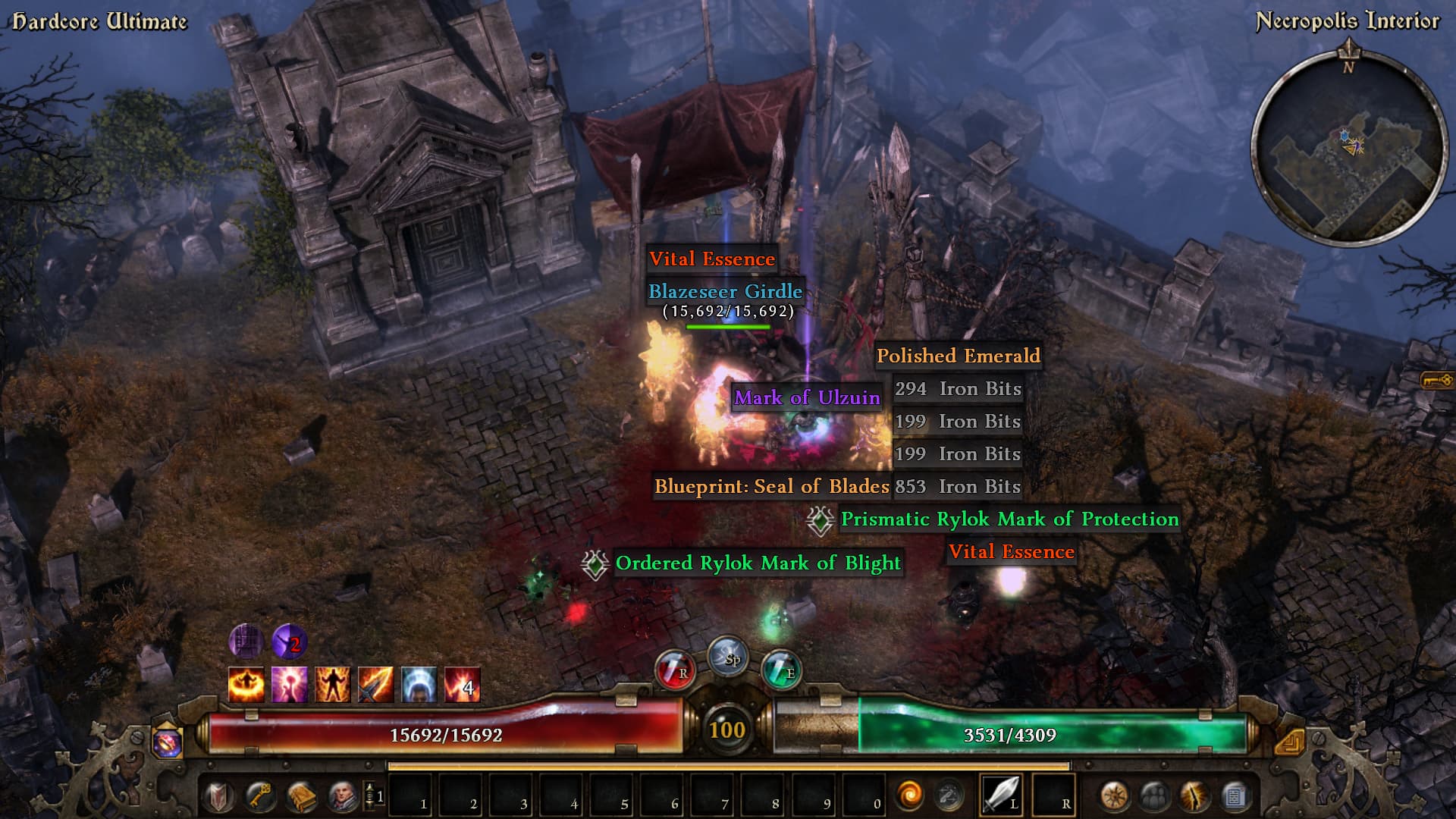The image size is (1456, 819).
Task: Click the shield faction icon
Action: (x=218, y=796)
